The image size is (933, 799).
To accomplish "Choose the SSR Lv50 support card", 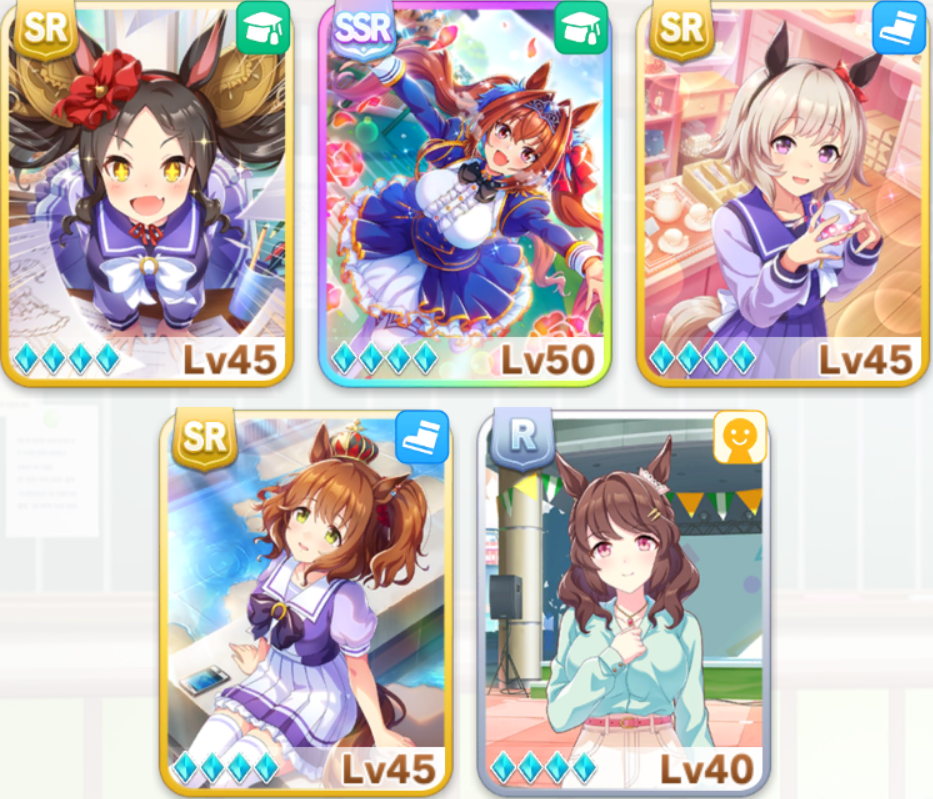I will [465, 193].
